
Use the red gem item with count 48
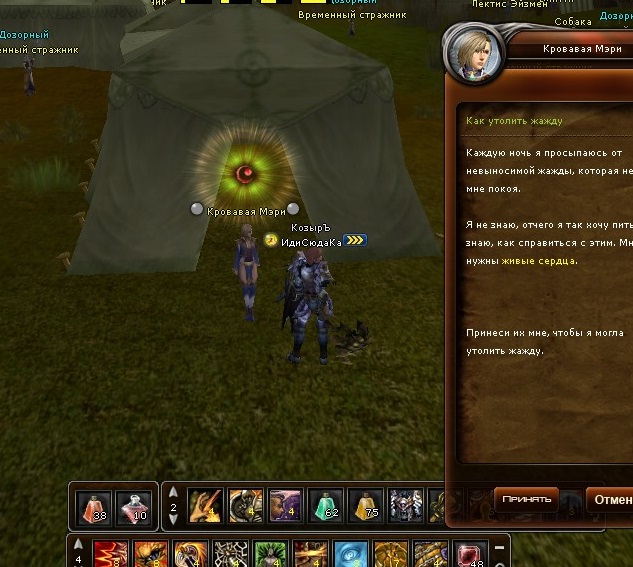[469, 553]
